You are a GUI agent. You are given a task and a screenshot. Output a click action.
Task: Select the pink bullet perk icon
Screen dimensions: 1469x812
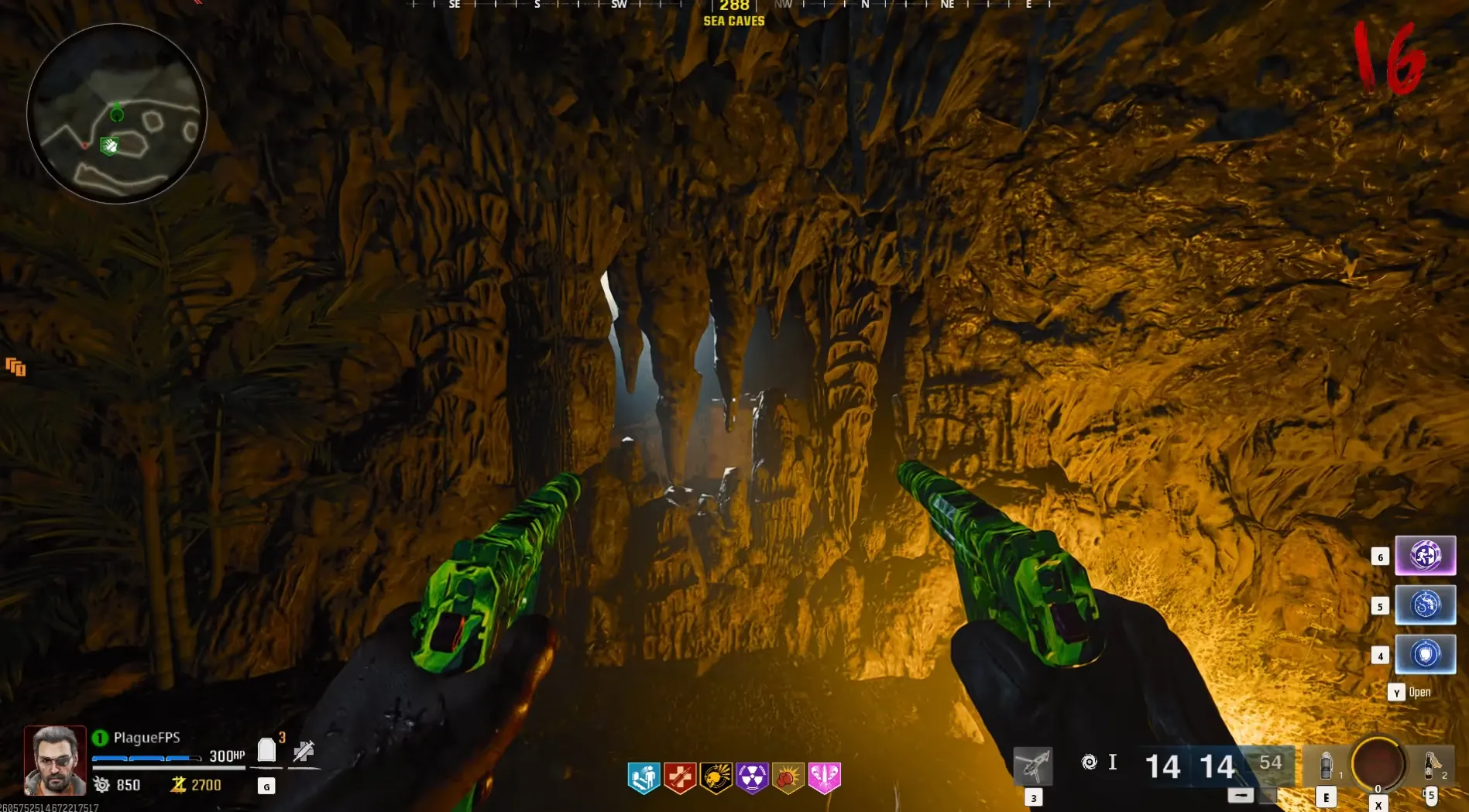click(824, 777)
